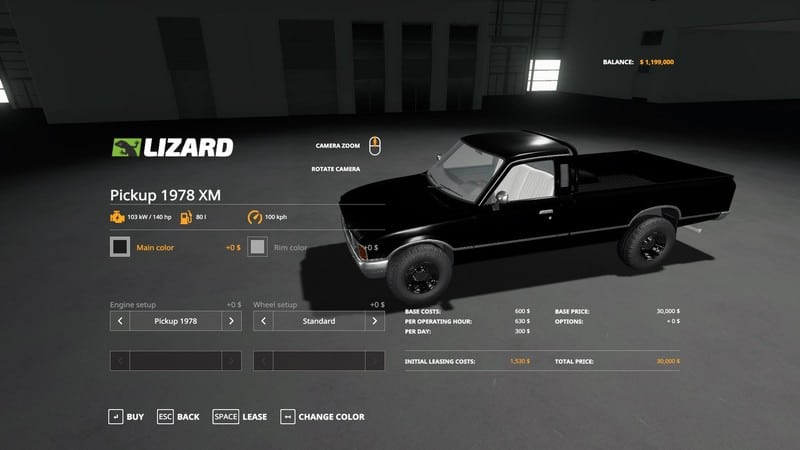Choose next engine setup option
800x450 pixels.
click(x=231, y=321)
